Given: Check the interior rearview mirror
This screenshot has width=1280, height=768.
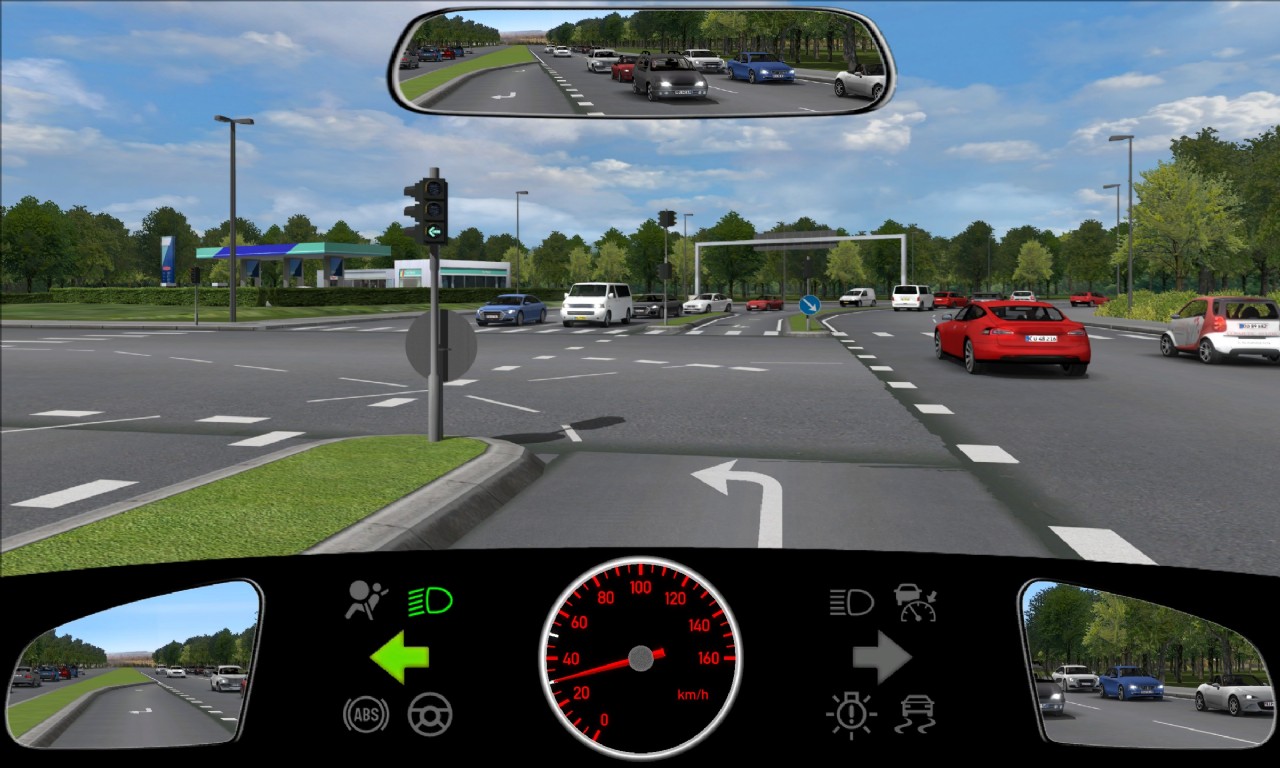Looking at the screenshot, I should 641,60.
